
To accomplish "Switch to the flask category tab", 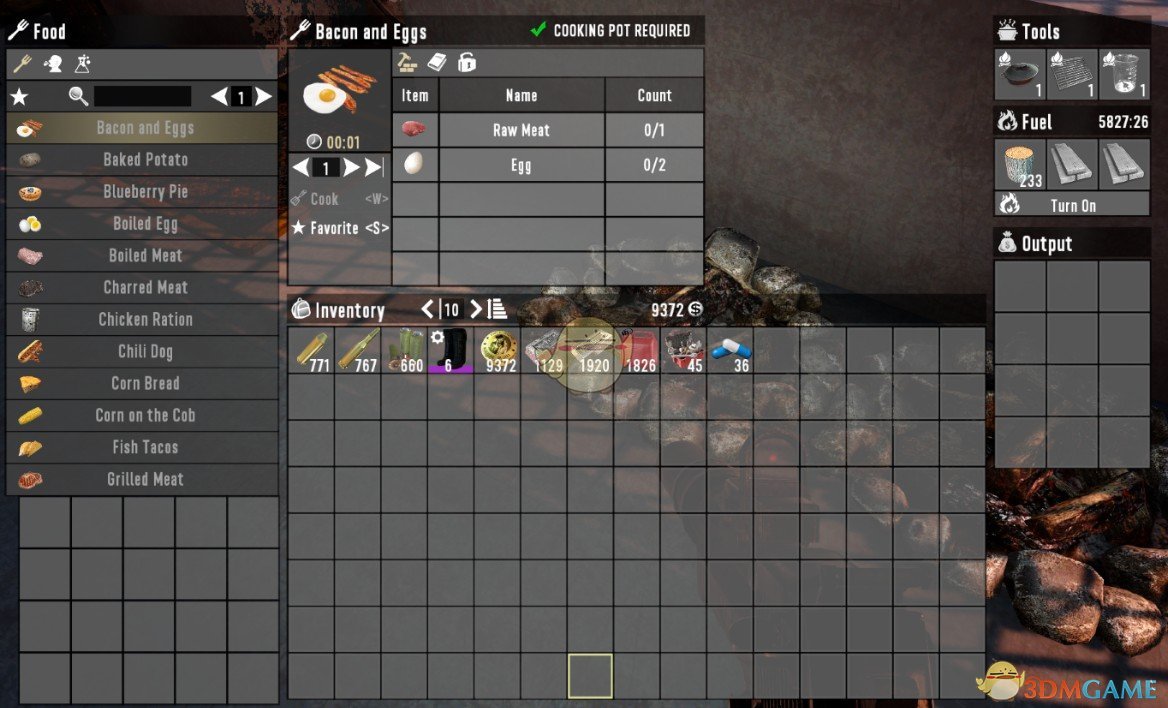I will tap(83, 64).
